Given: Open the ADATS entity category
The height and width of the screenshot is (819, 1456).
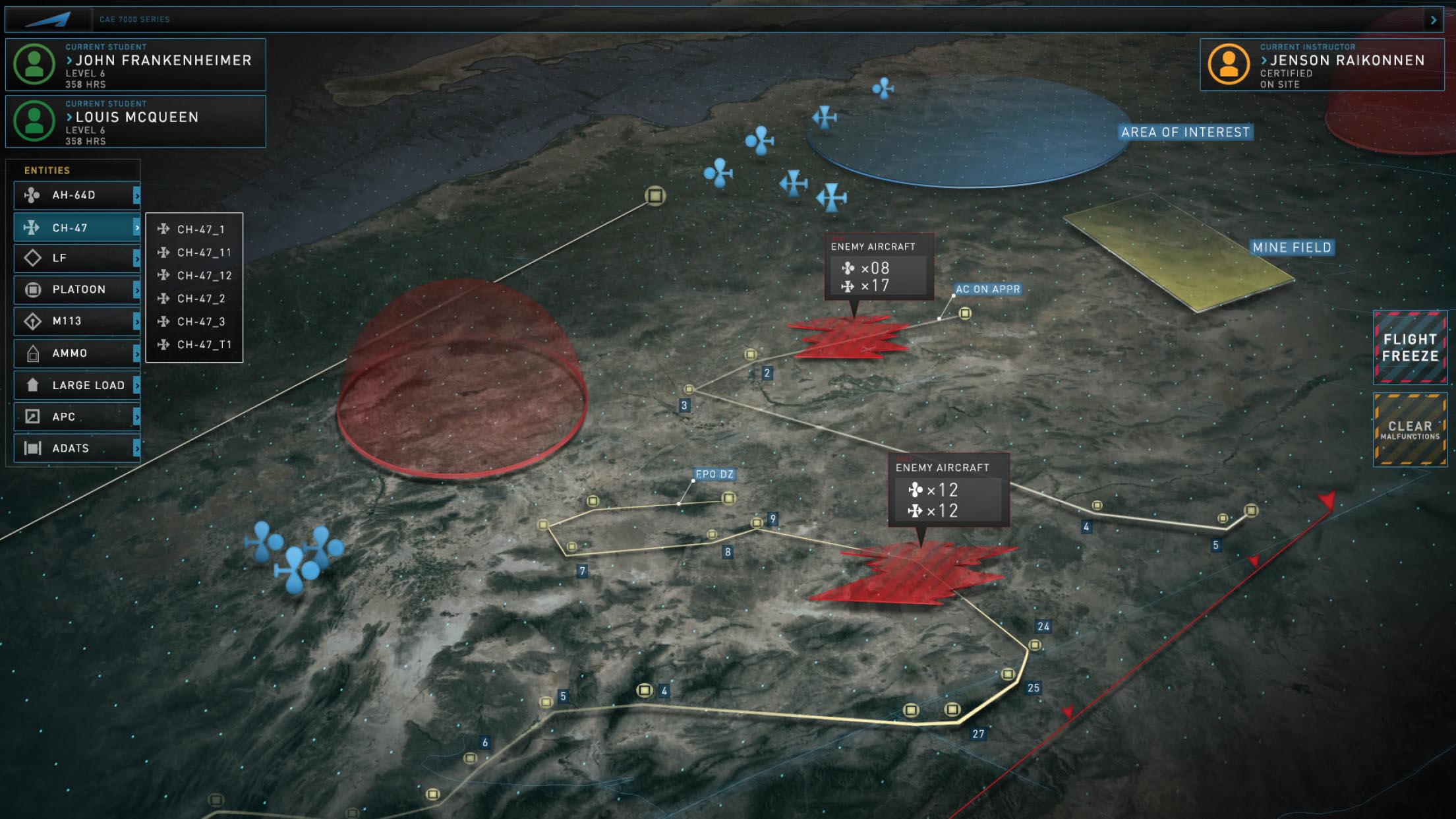Looking at the screenshot, I should pyautogui.click(x=76, y=448).
